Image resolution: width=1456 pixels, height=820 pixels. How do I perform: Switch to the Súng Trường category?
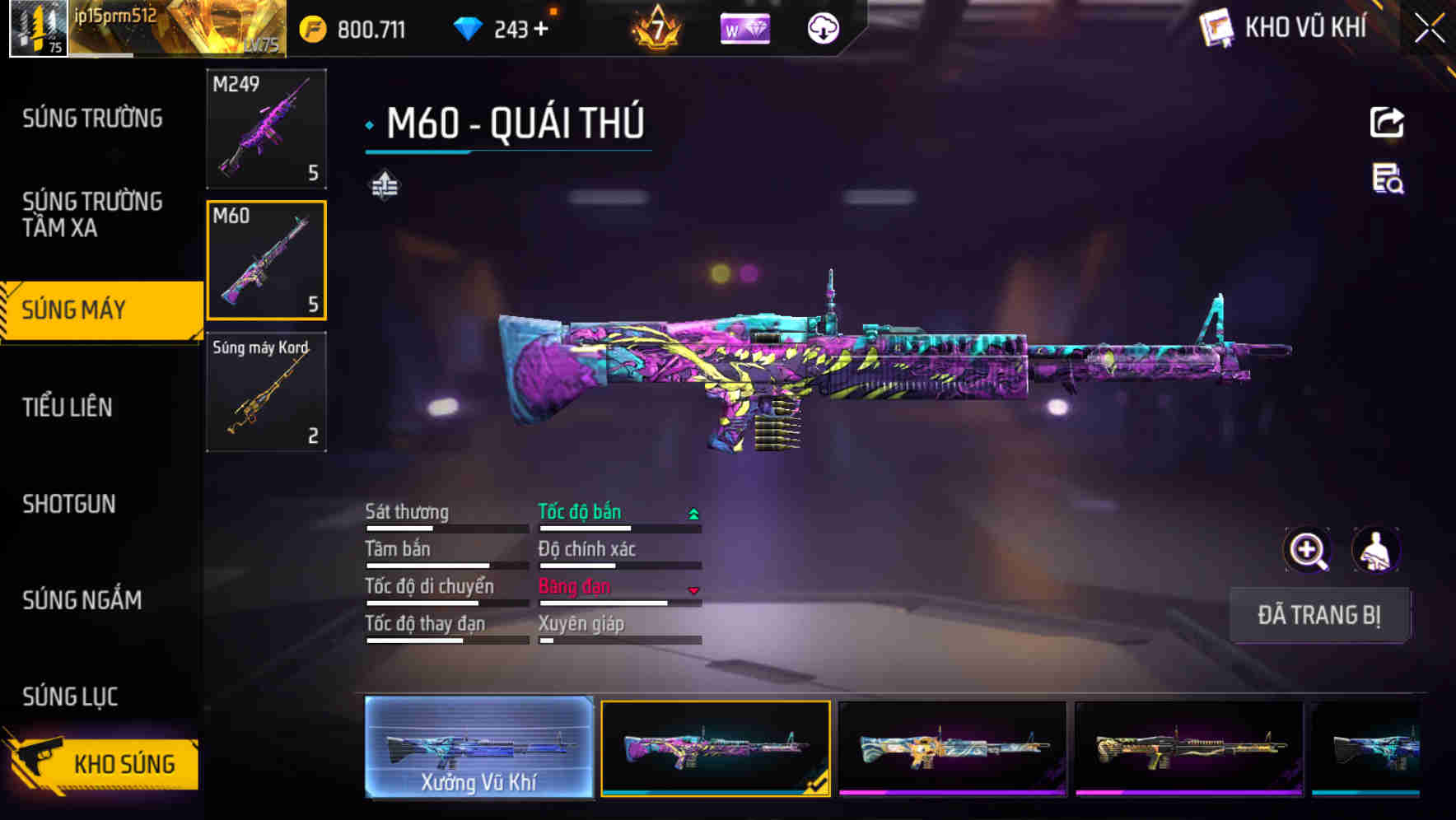click(x=92, y=119)
